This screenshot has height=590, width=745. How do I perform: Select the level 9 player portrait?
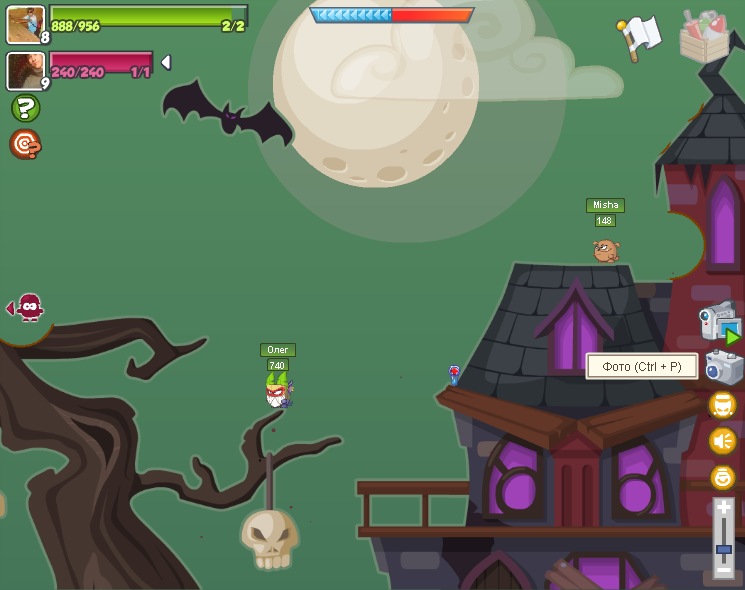pos(24,70)
